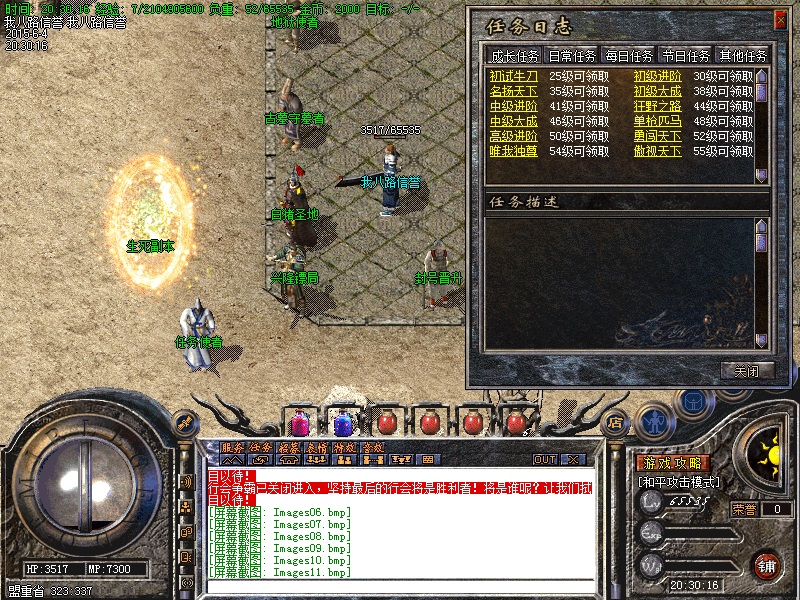Show the 节日任务 tab
This screenshot has height=600, width=800.
click(x=685, y=56)
